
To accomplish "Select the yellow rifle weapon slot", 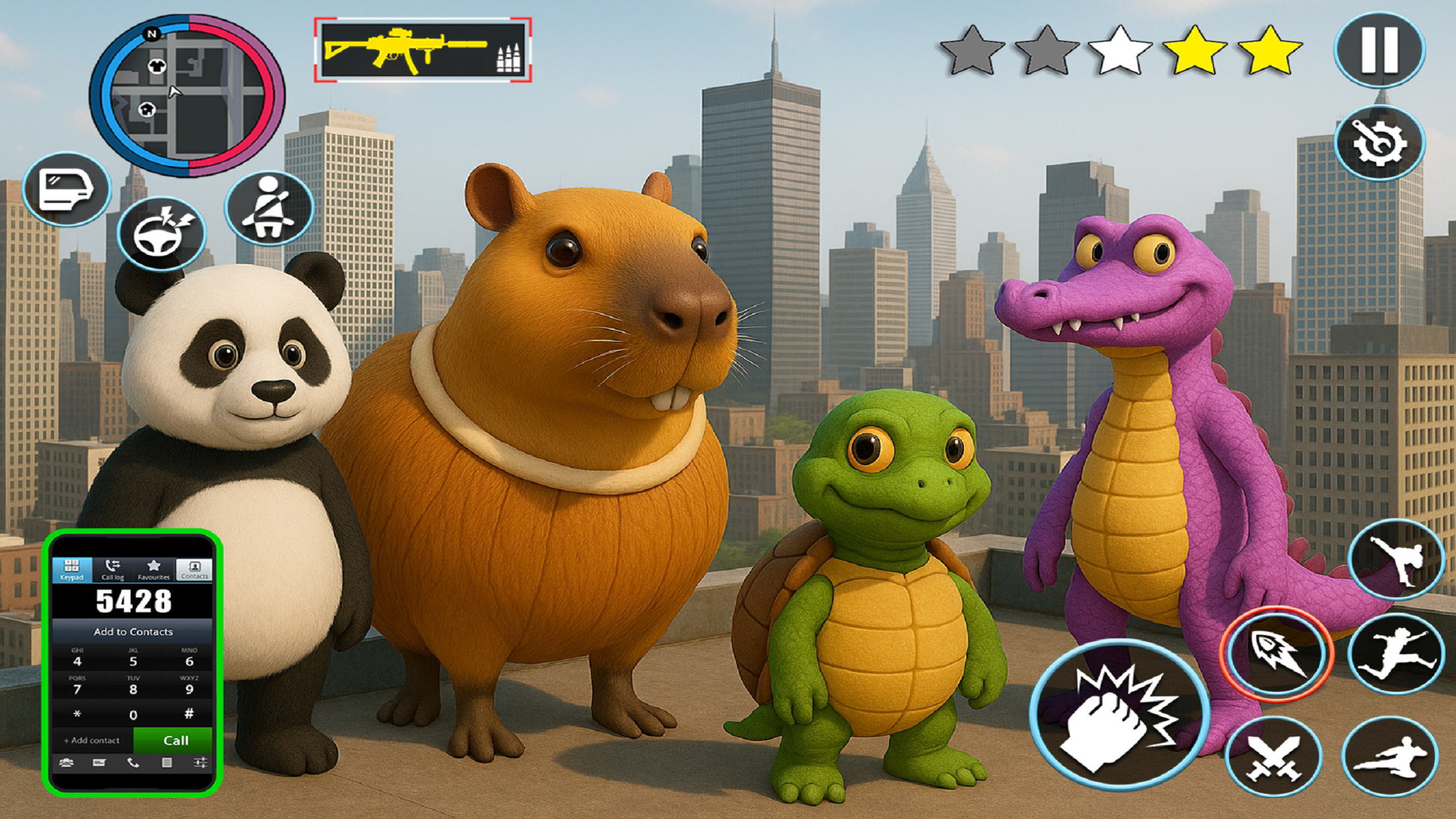I will tap(423, 50).
